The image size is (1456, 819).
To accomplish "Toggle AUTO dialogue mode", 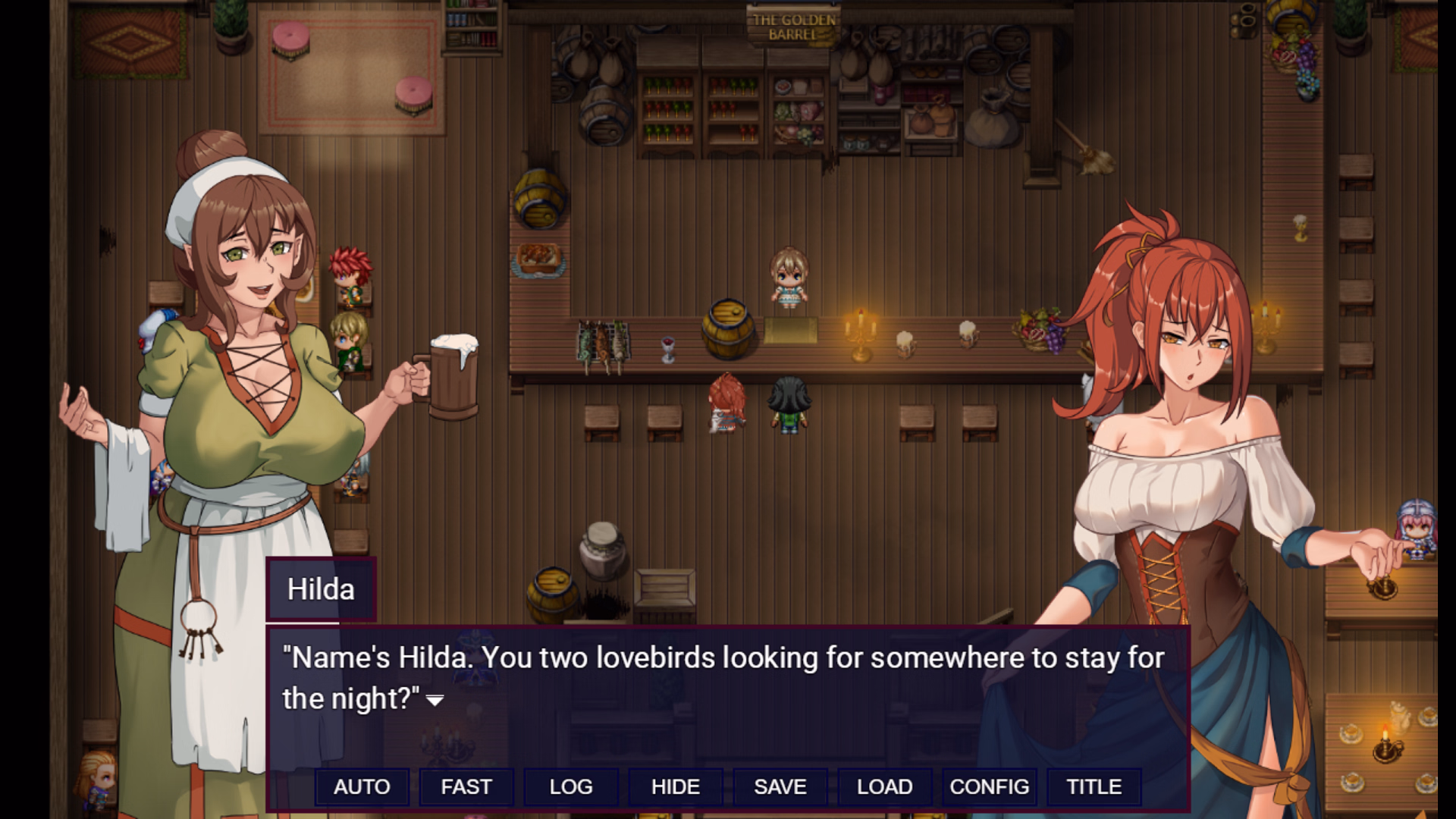I will [362, 786].
